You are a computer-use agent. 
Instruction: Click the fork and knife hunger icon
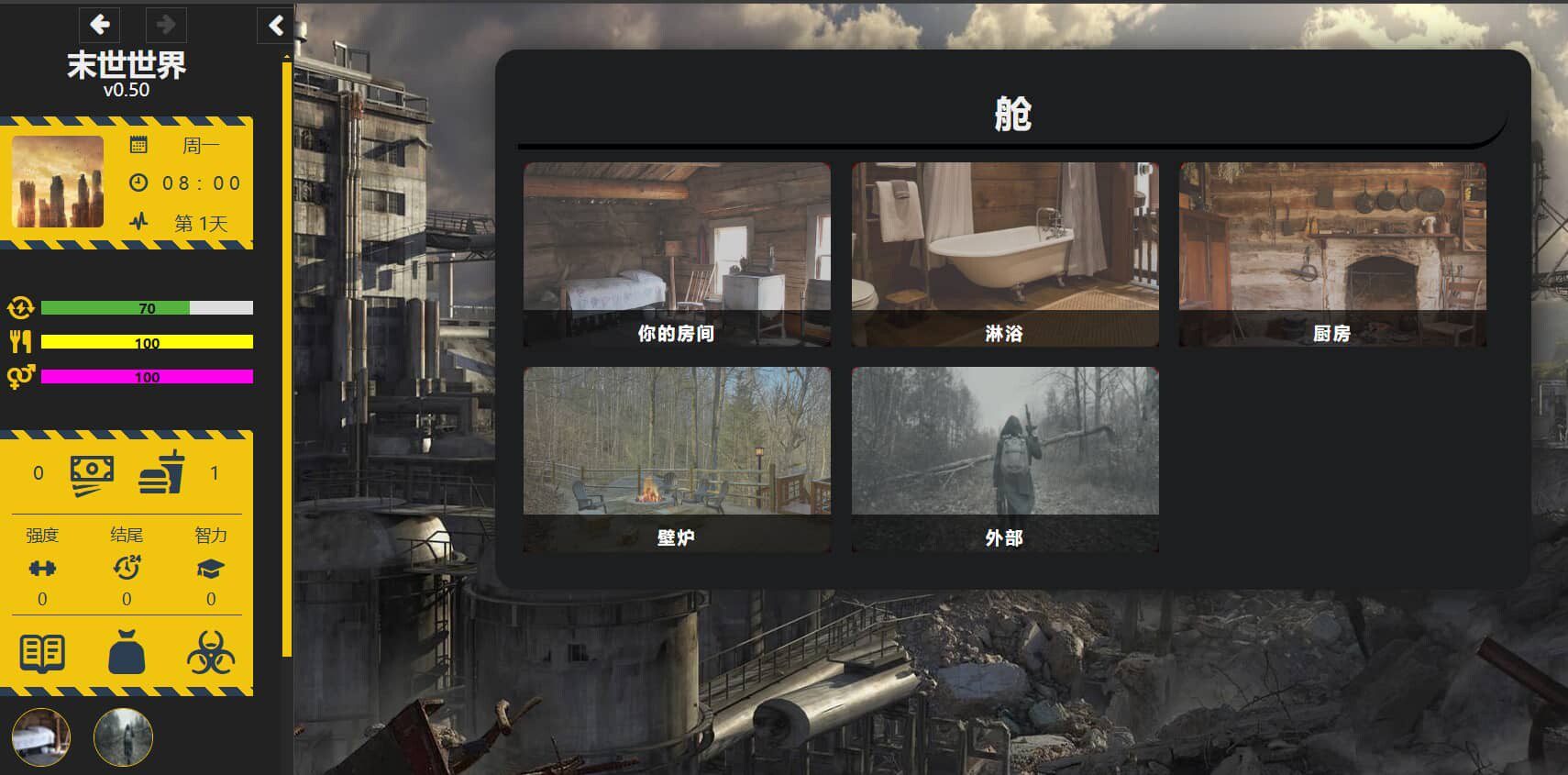[x=22, y=341]
